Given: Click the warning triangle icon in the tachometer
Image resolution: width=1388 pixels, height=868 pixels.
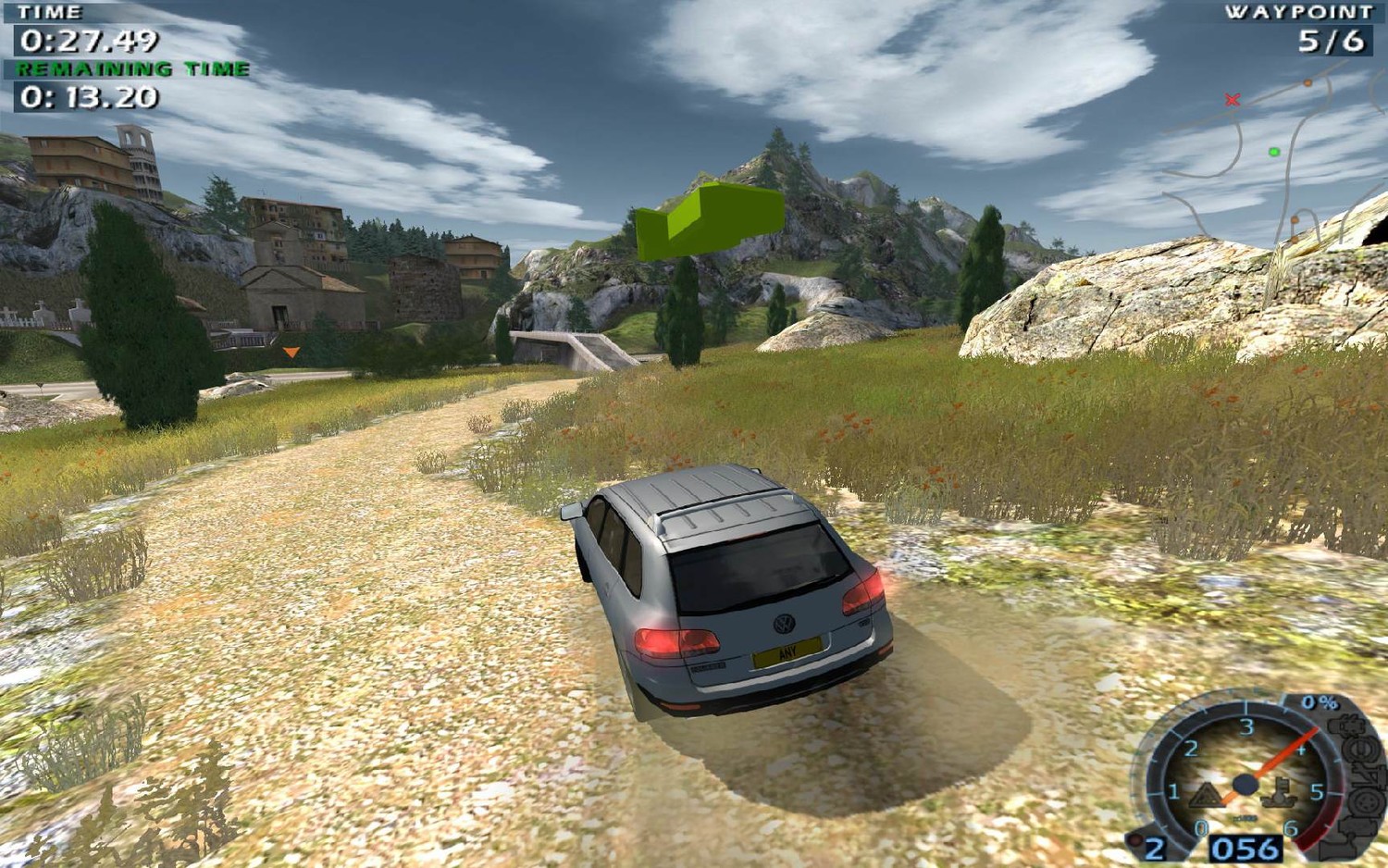Looking at the screenshot, I should pyautogui.click(x=1205, y=794).
